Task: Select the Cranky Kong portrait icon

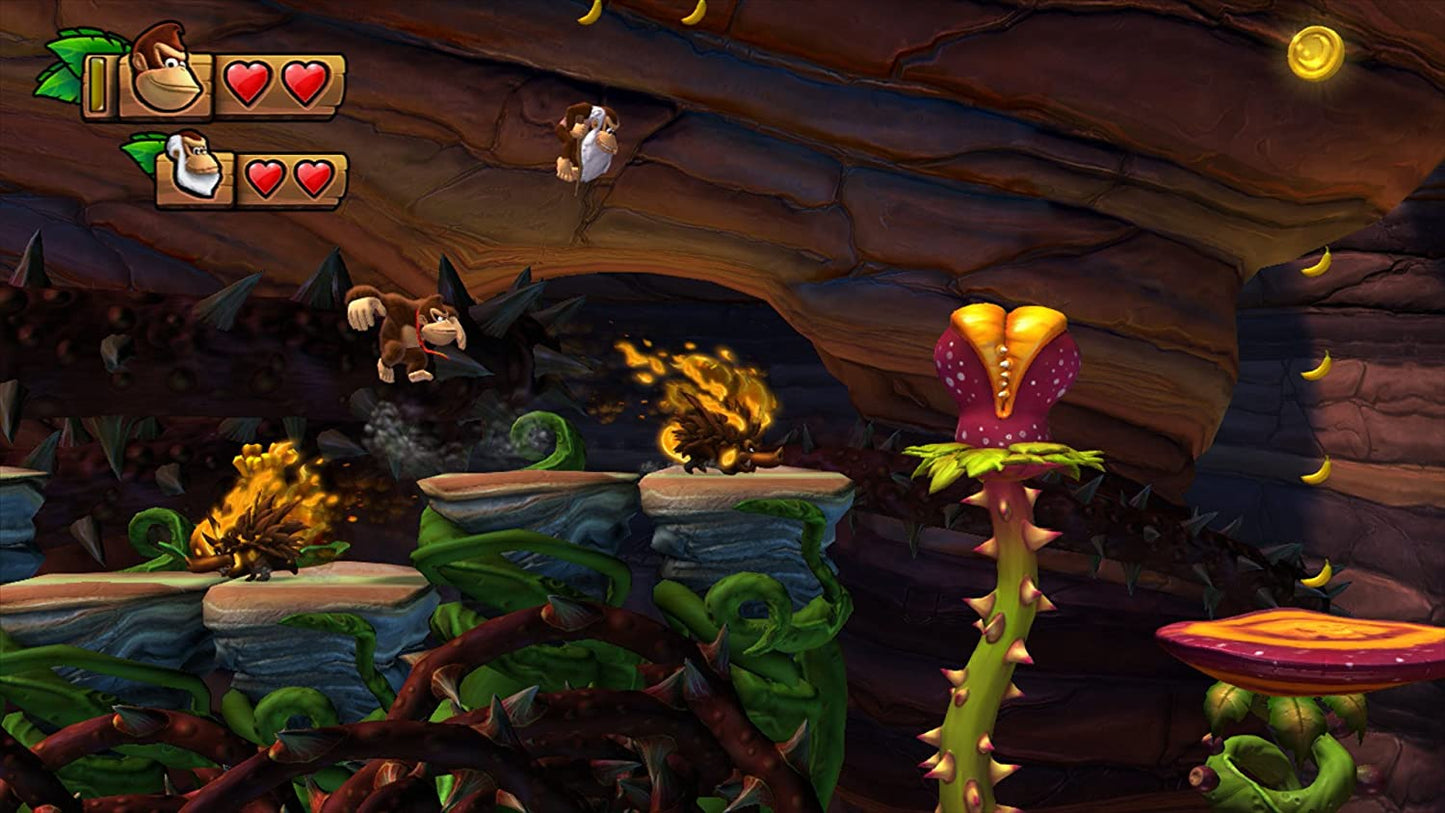Action: 194,165
